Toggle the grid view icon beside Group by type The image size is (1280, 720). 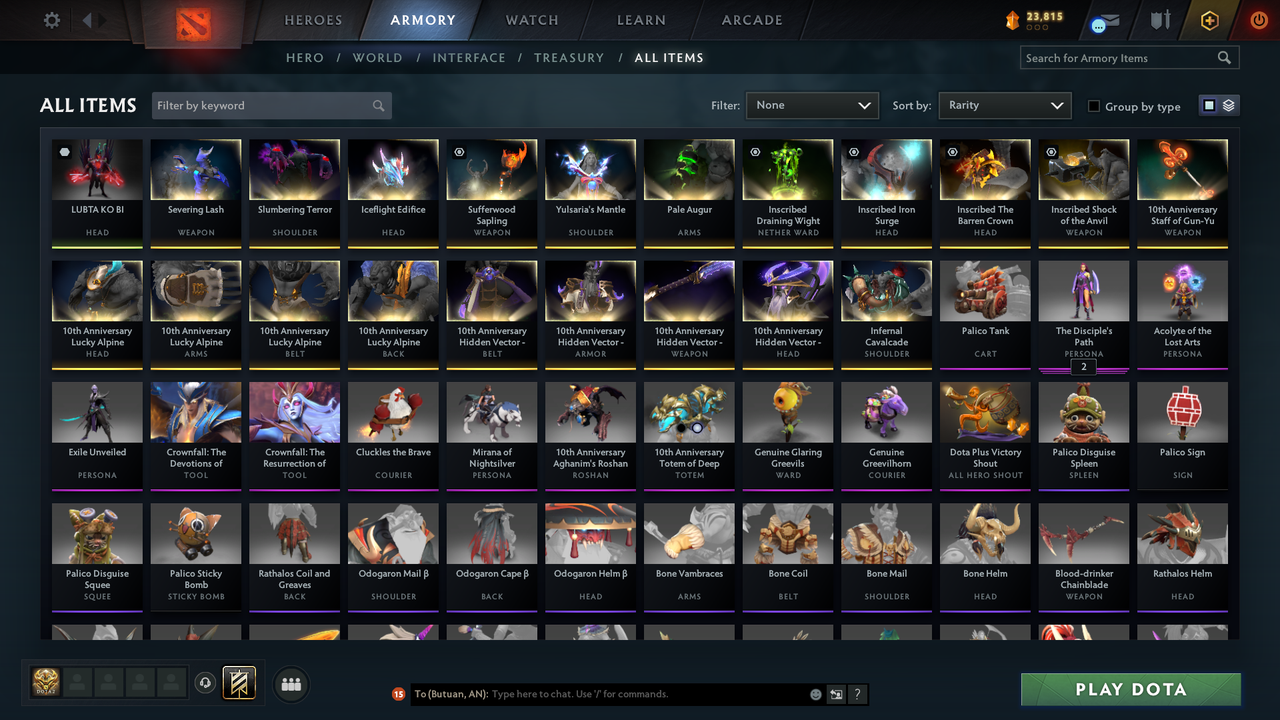(x=1211, y=104)
